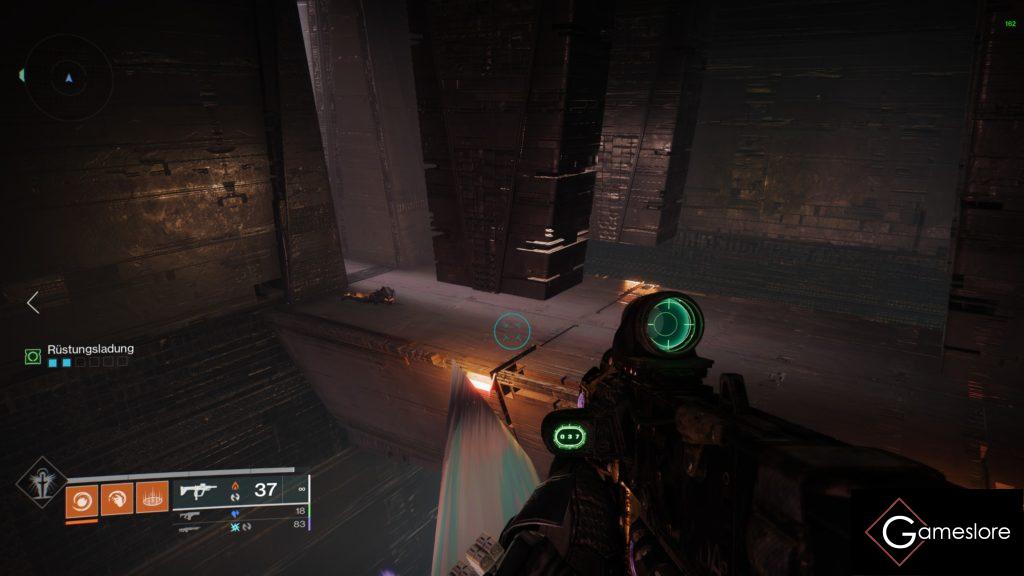Use the orange grenade ability icon
Screen dimensions: 1024x576
(x=81, y=497)
